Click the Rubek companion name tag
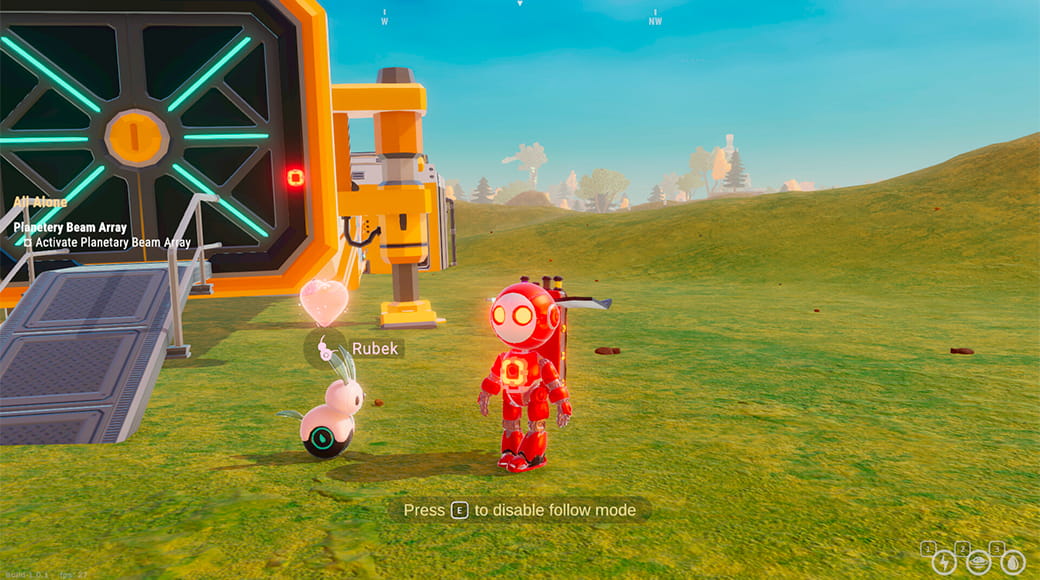 375,348
